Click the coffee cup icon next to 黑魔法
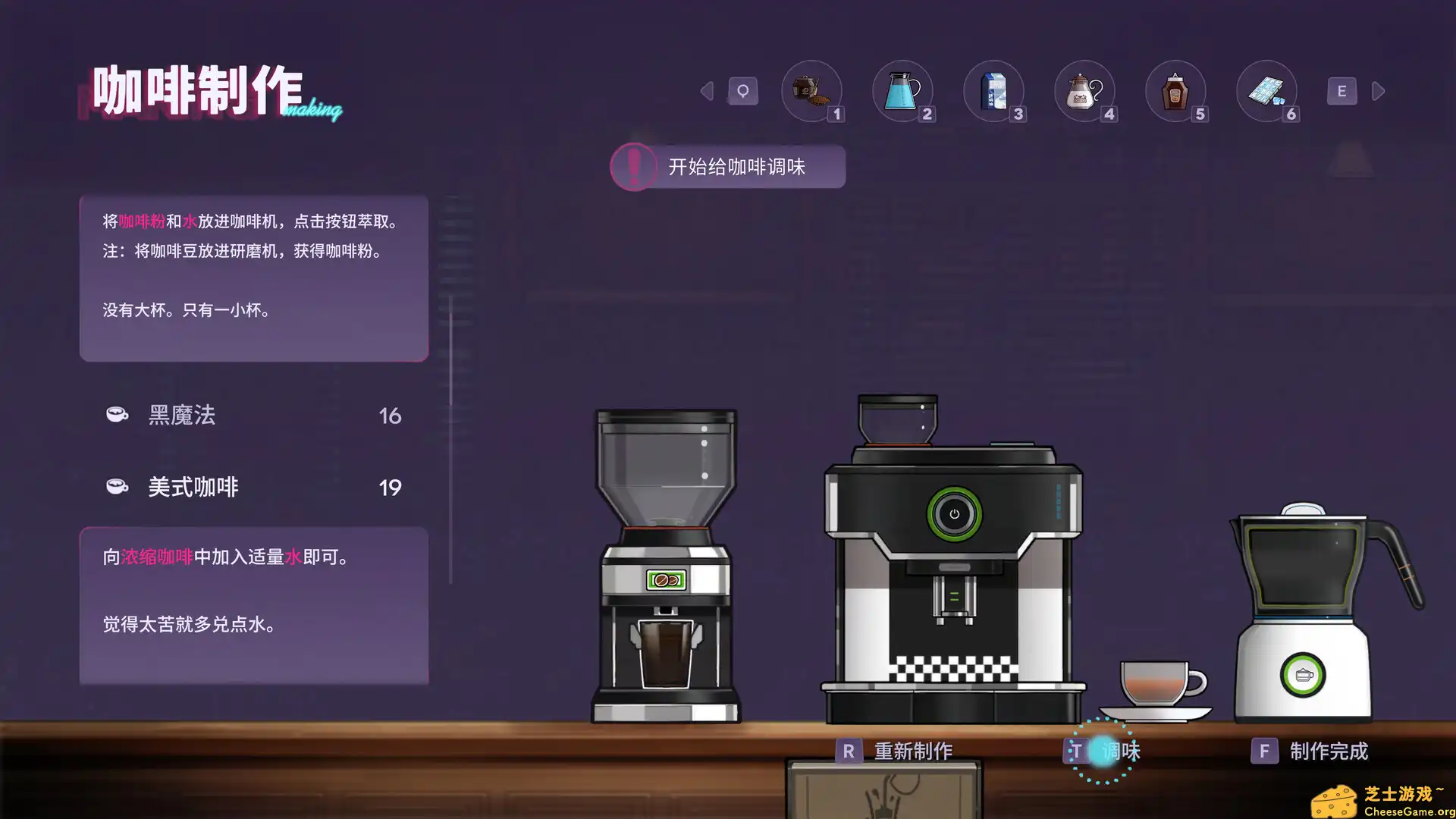 click(115, 415)
